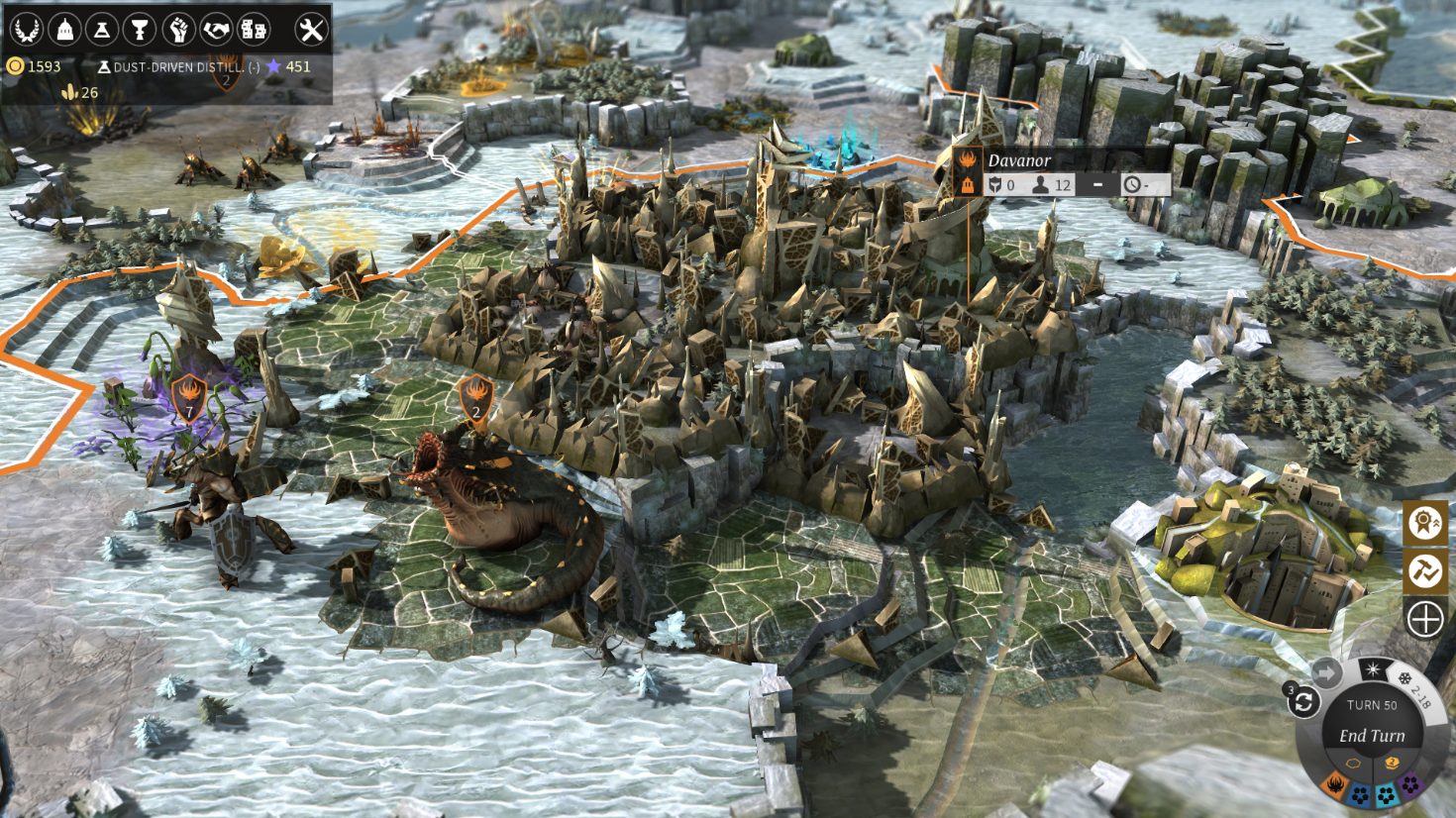Toggle the plus crosshair icon on the right edge

1423,619
